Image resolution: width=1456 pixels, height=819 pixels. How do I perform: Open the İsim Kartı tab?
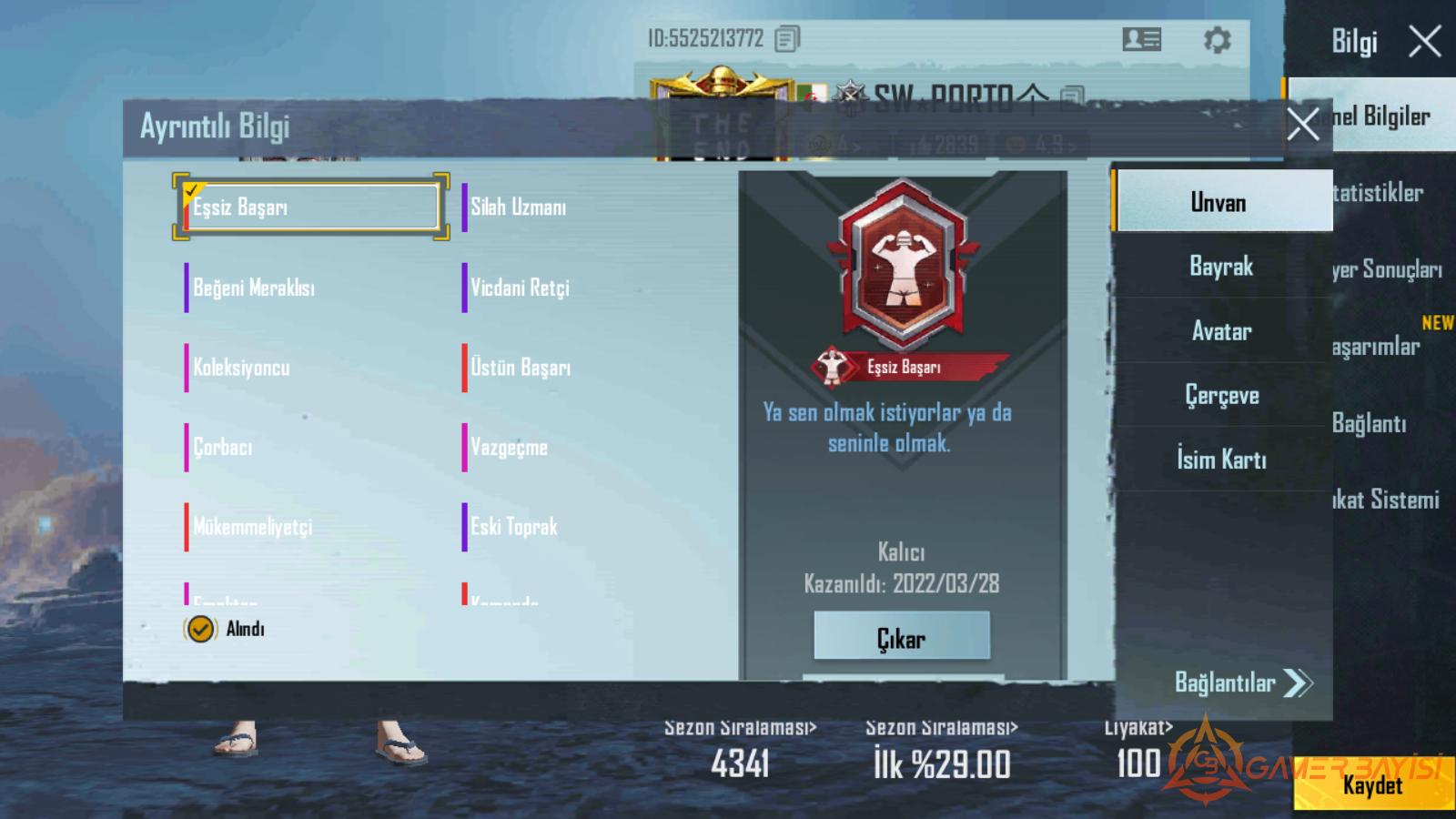(x=1221, y=460)
